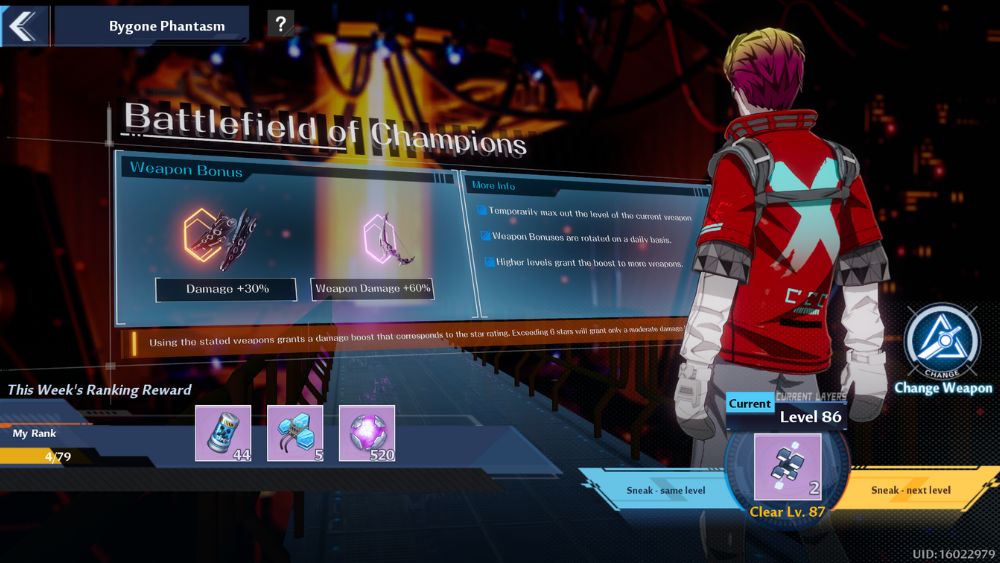View the blue cubes ranking reward
Screen dimensions: 1000x563
[x=295, y=433]
